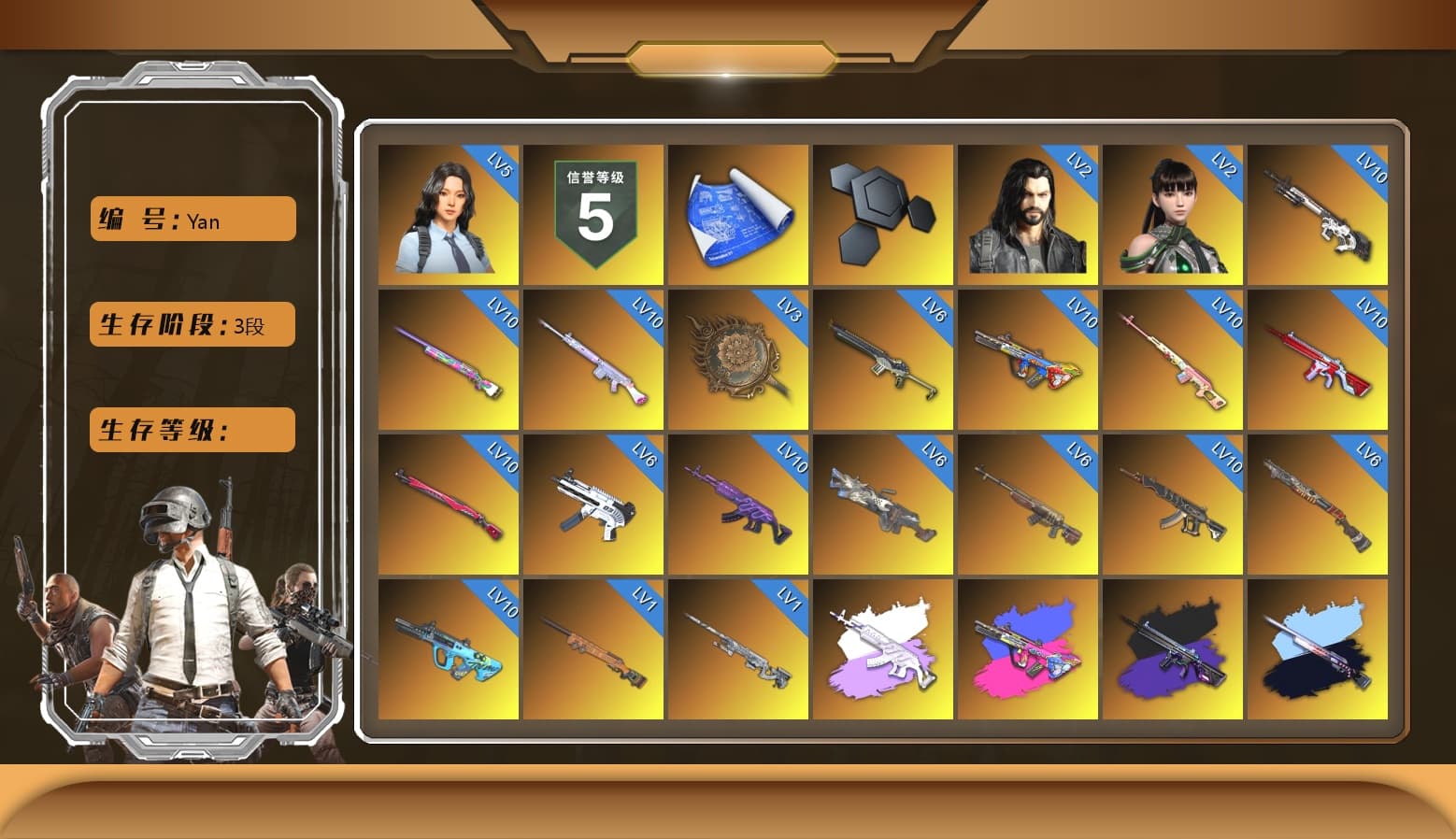Select the orange hunting rifle skin LV1
Image resolution: width=1456 pixels, height=839 pixels.
[593, 647]
